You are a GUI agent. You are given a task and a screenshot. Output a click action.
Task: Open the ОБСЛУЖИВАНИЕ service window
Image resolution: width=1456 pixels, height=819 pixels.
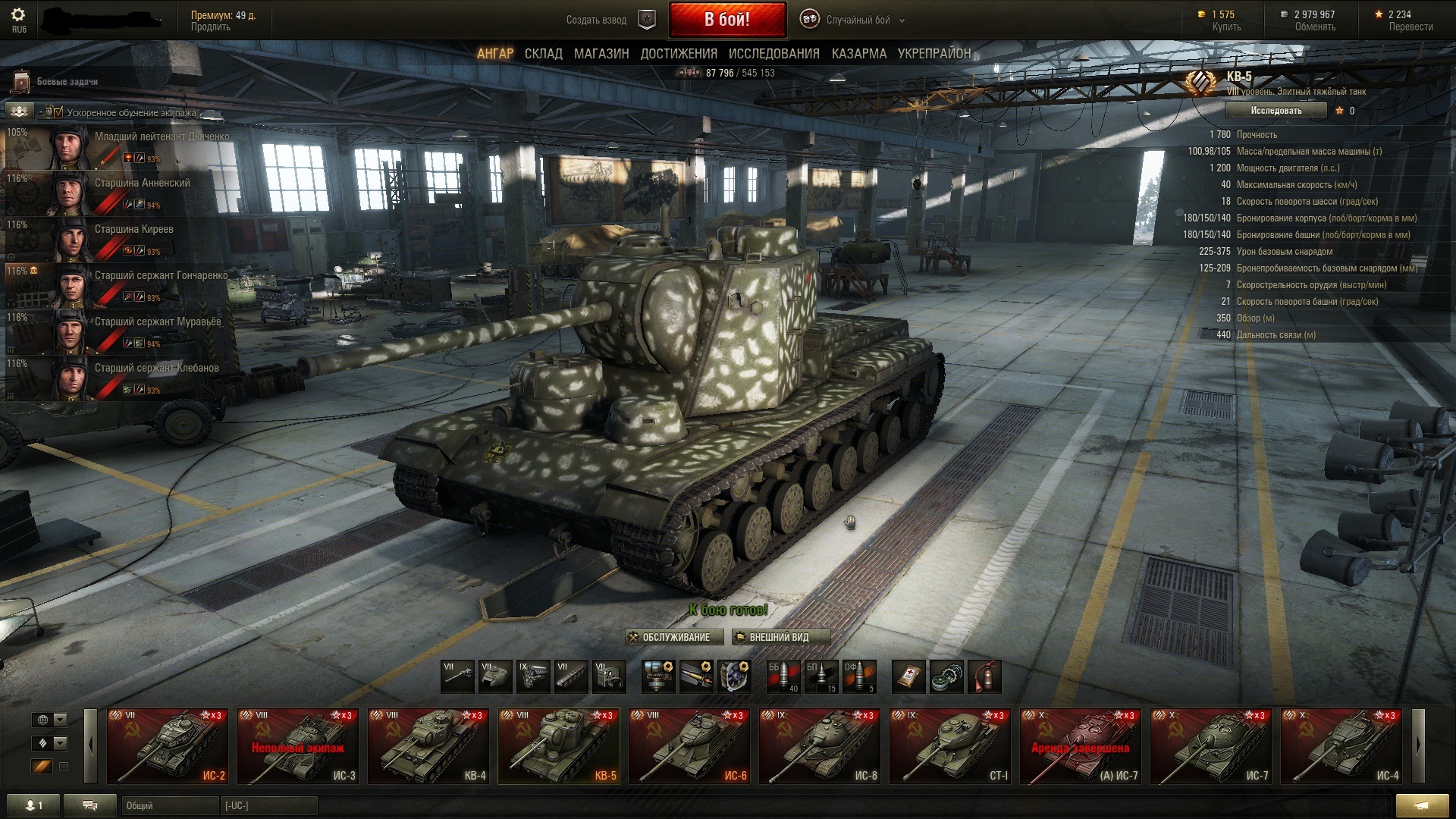[669, 637]
